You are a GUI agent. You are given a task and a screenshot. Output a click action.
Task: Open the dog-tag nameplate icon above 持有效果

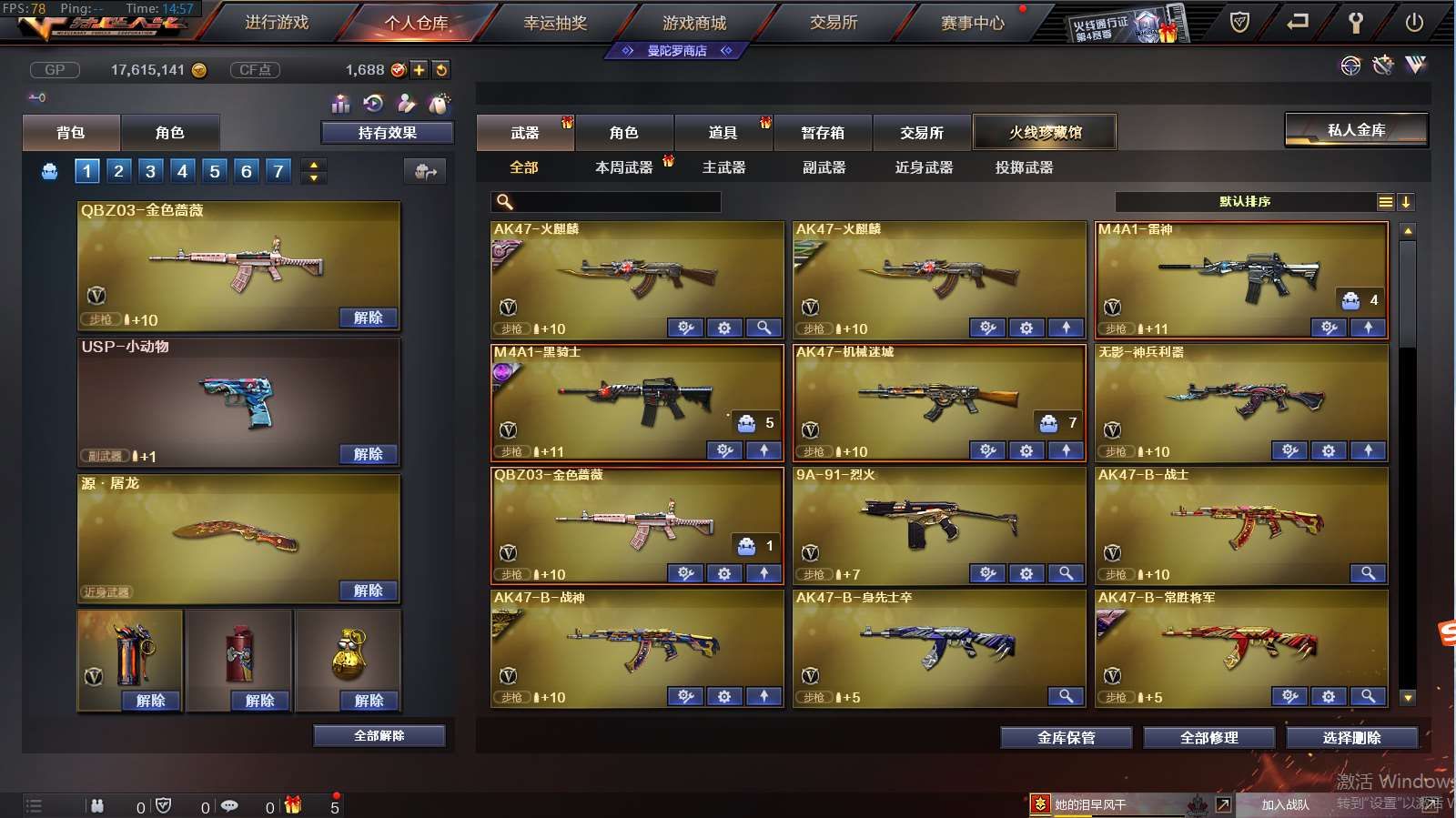click(x=439, y=104)
